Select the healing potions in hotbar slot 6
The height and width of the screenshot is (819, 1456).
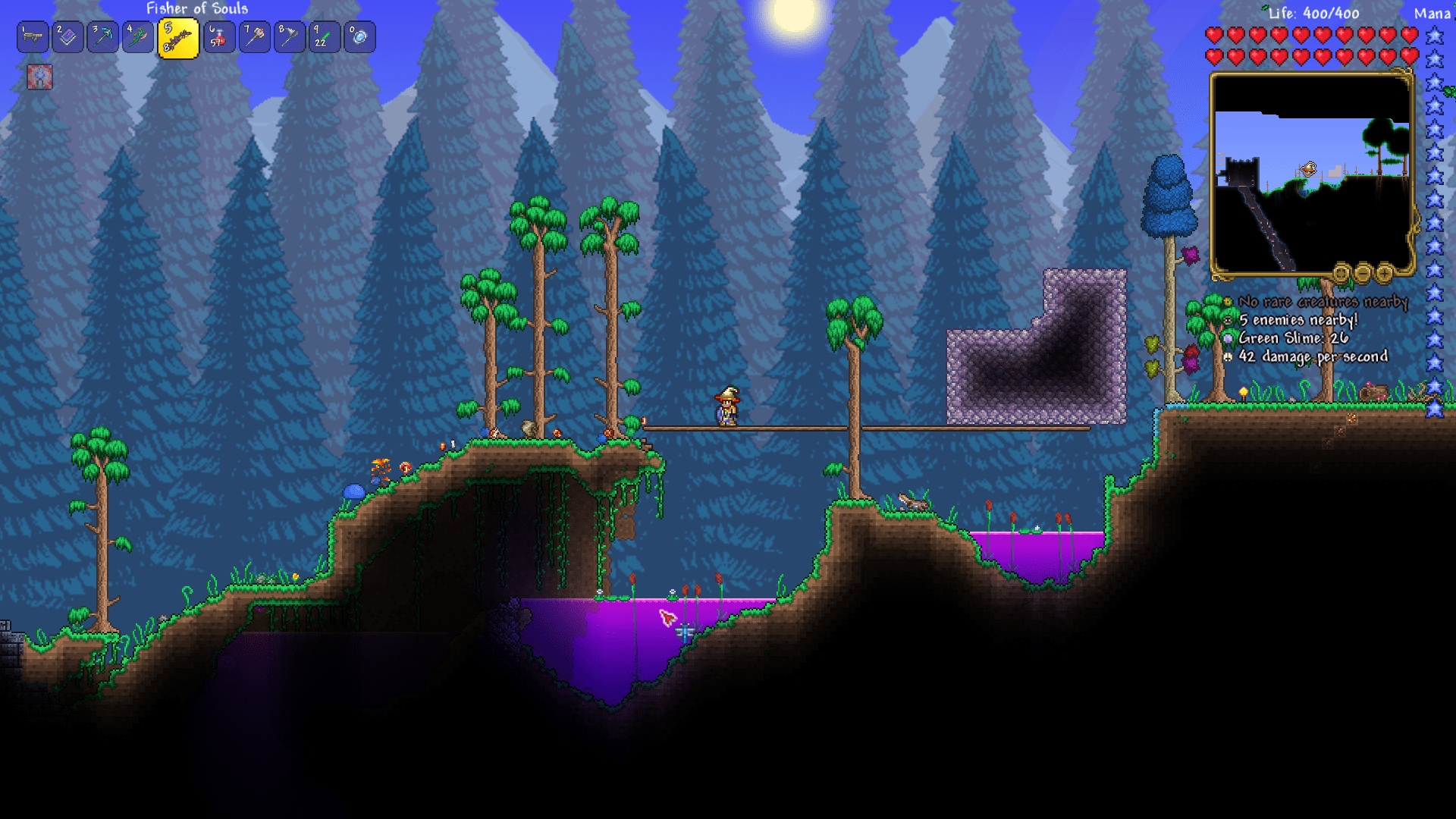[219, 36]
